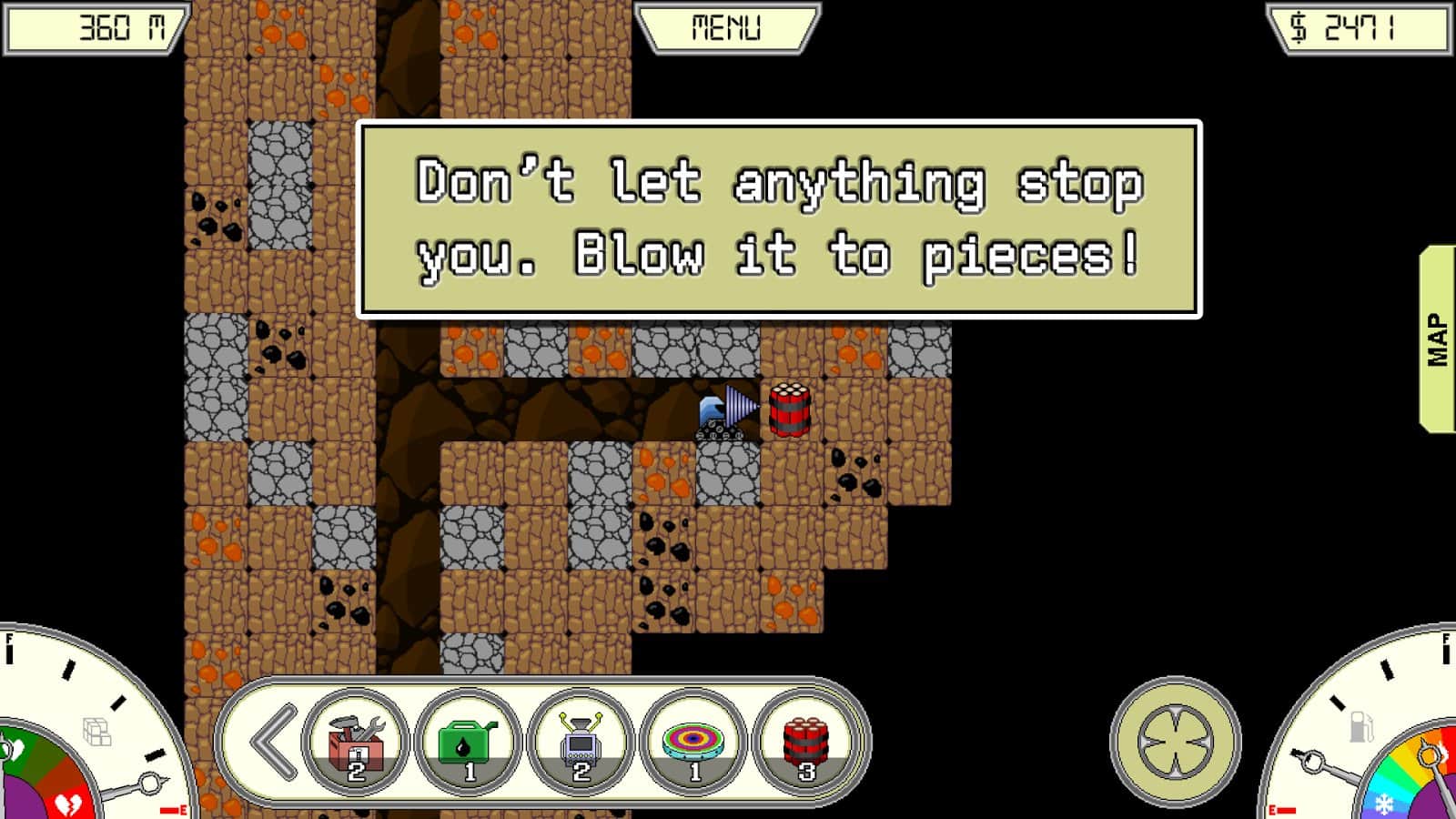Open the MENU button
Viewport: 1456px width, 819px height.
coord(726,28)
